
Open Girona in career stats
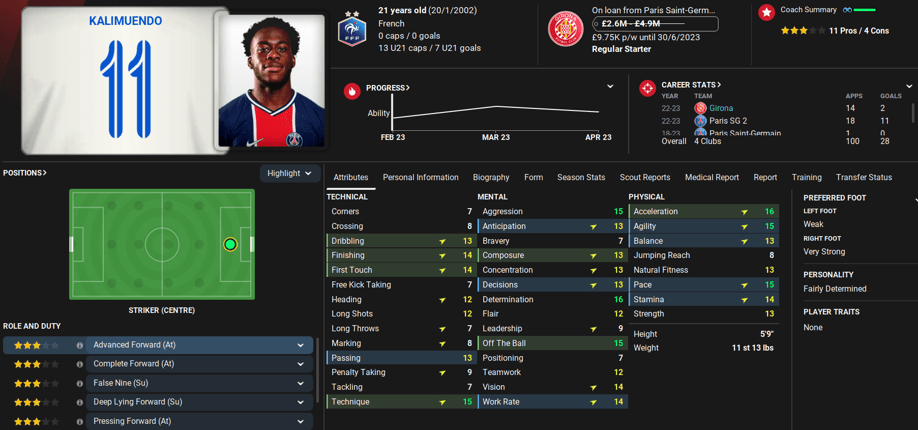720,108
